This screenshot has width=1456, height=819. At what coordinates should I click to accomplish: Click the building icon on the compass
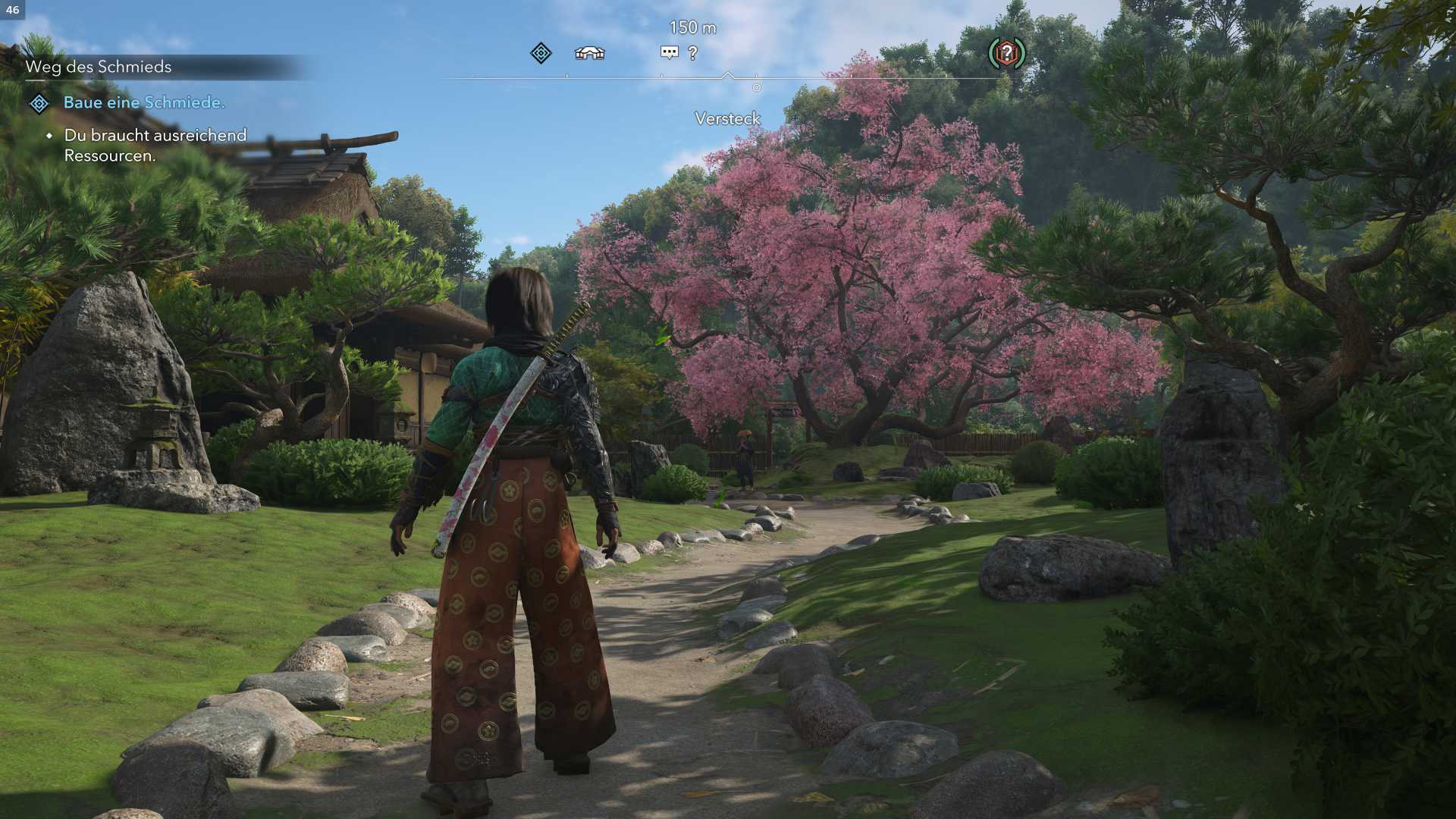click(x=589, y=53)
